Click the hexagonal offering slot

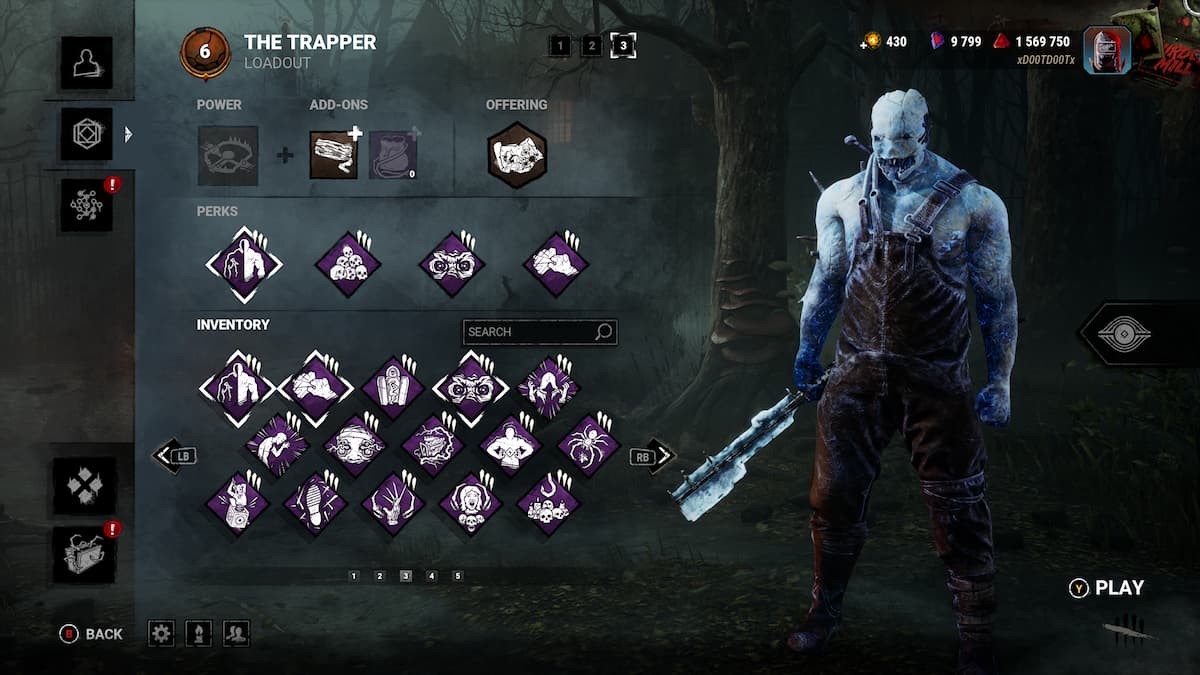[517, 155]
